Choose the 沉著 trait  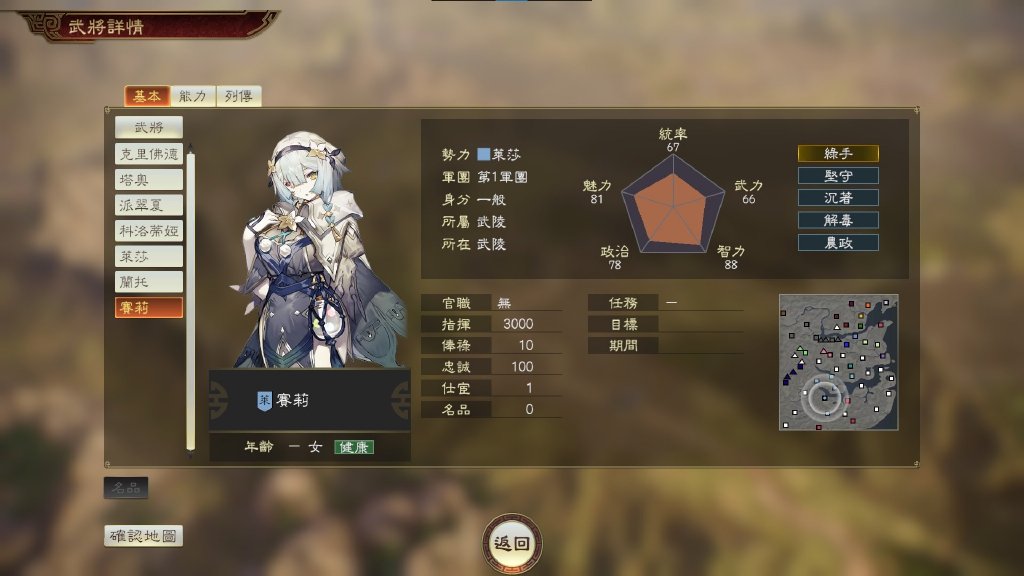pyautogui.click(x=838, y=198)
